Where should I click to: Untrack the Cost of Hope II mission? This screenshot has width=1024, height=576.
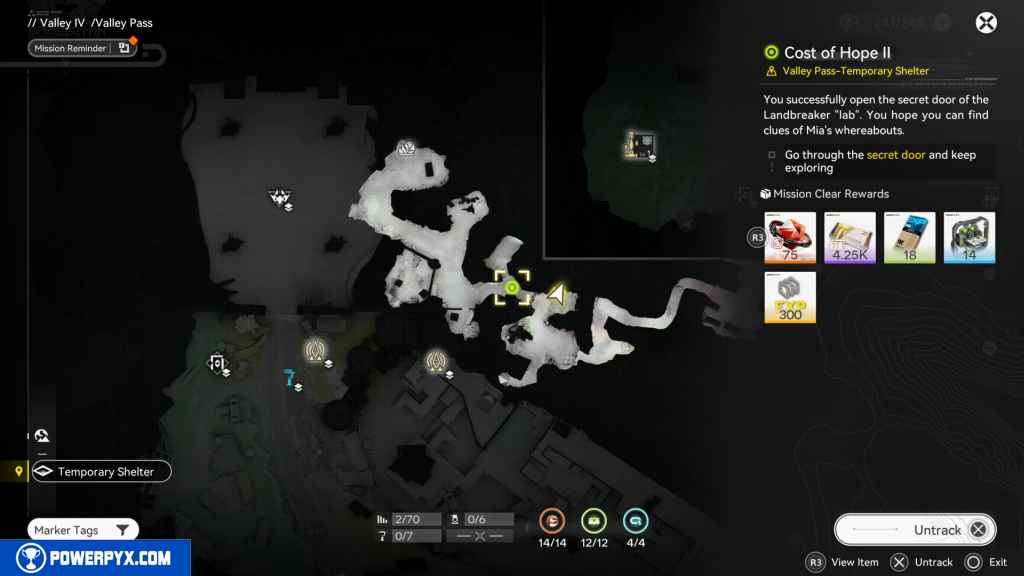915,530
